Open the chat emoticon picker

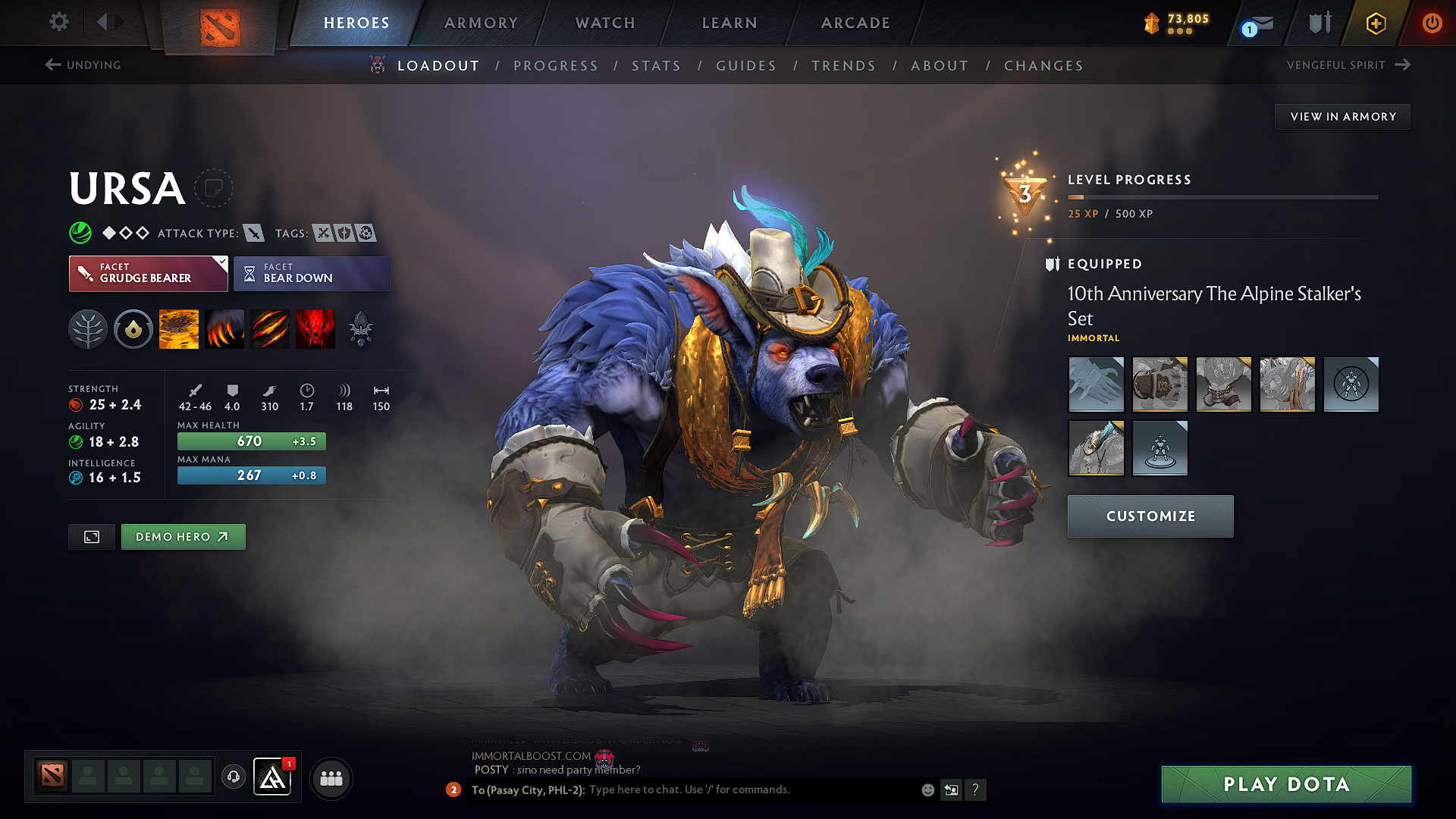[x=927, y=789]
